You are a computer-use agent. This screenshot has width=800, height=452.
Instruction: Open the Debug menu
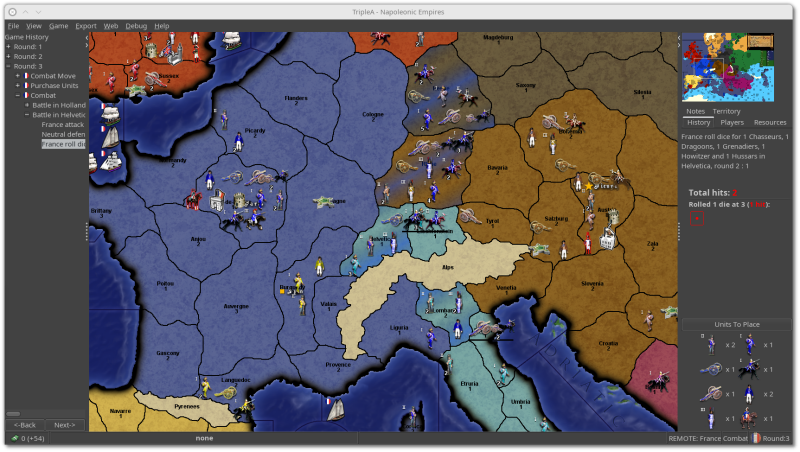point(136,25)
